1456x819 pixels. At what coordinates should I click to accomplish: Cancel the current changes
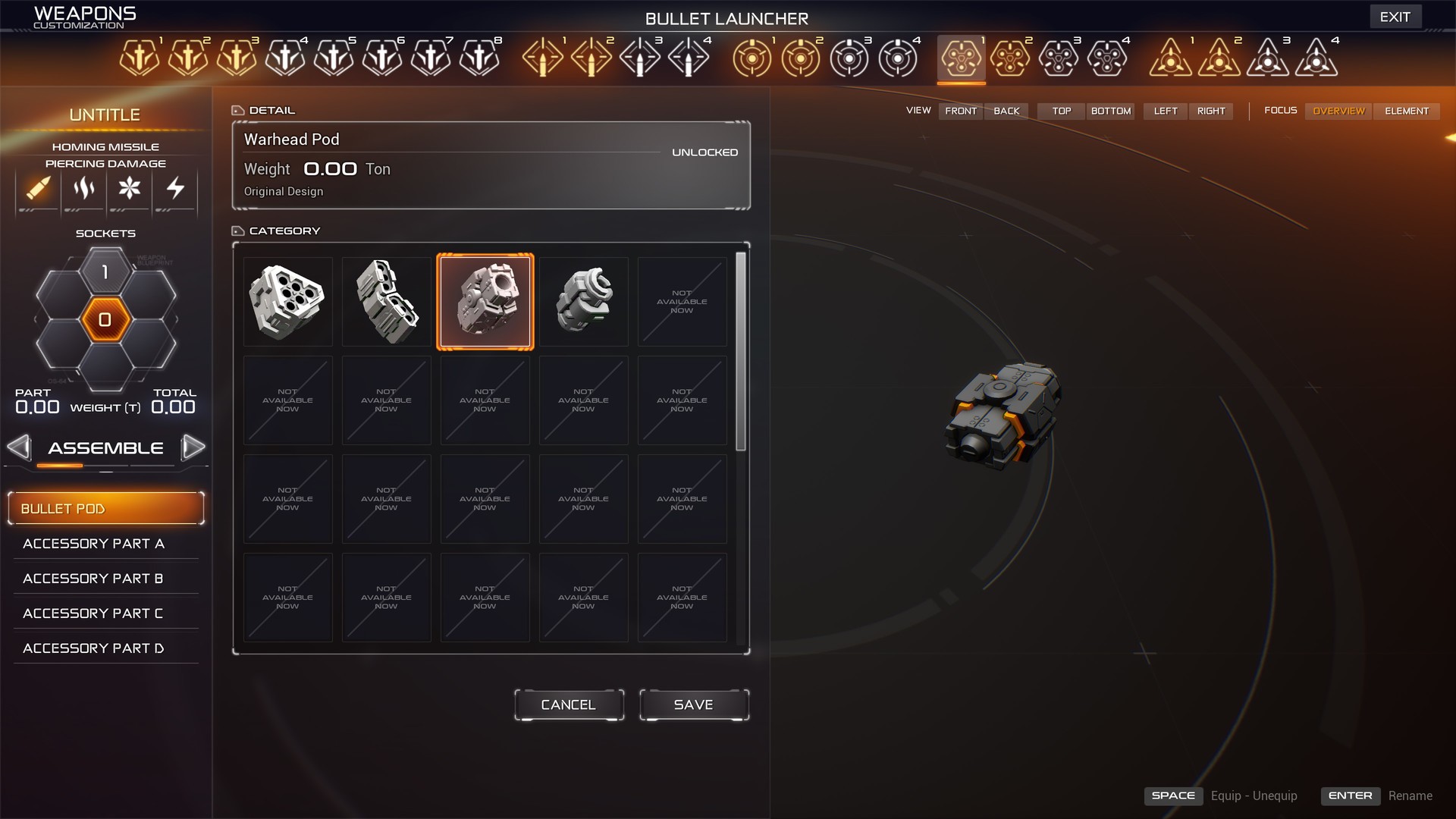click(569, 704)
